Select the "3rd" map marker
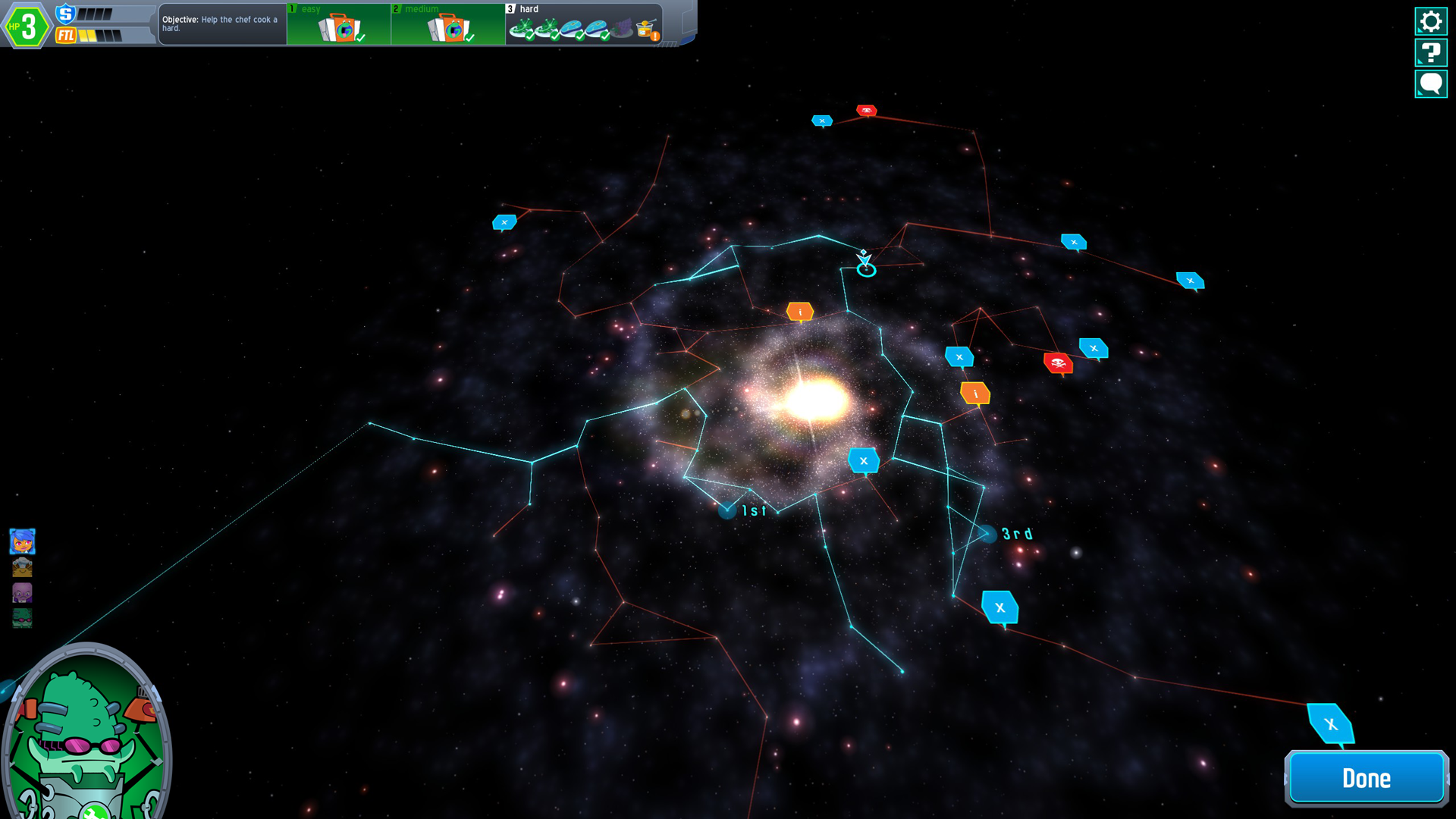This screenshot has width=1456, height=819. click(x=987, y=535)
